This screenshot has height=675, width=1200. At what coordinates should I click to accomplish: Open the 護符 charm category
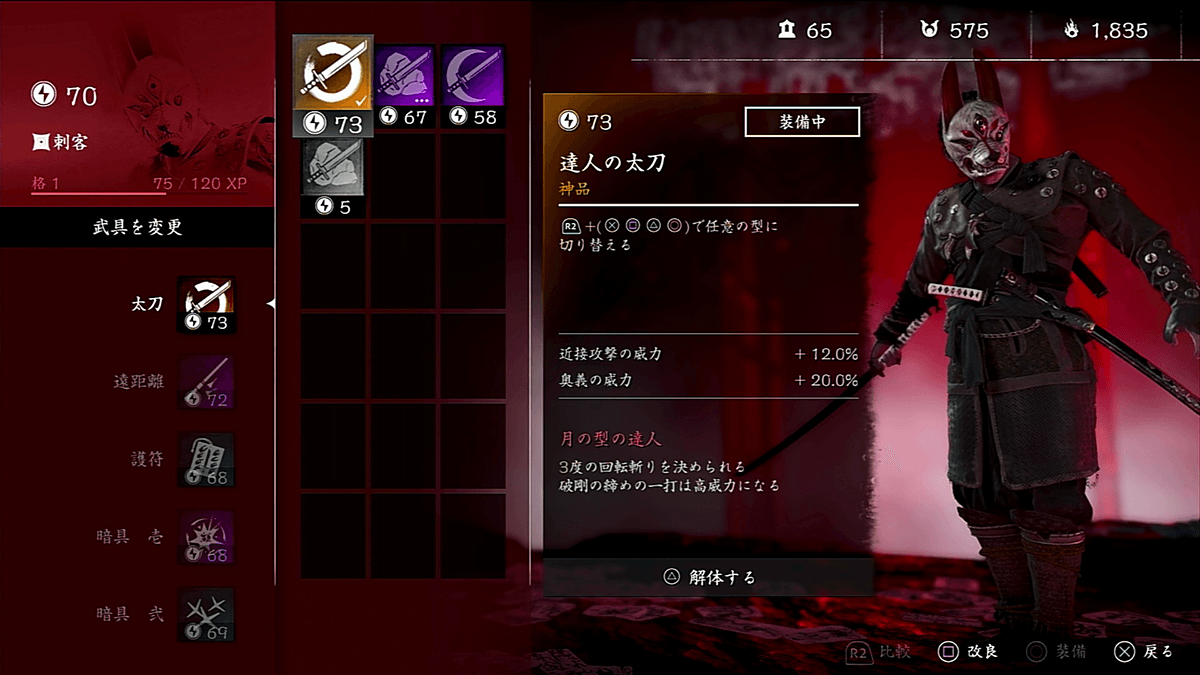pyautogui.click(x=206, y=459)
